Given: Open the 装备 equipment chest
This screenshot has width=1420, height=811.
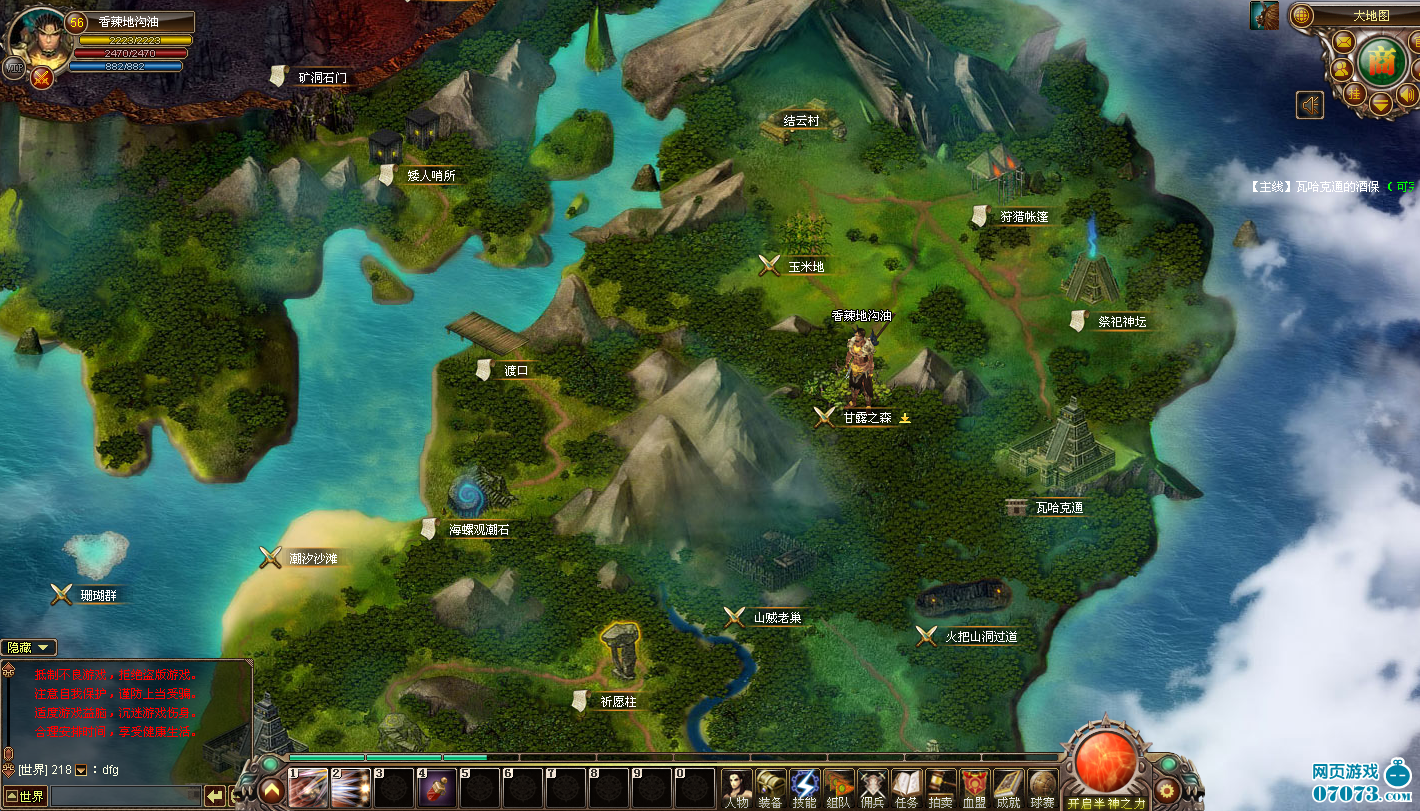Looking at the screenshot, I should point(770,788).
